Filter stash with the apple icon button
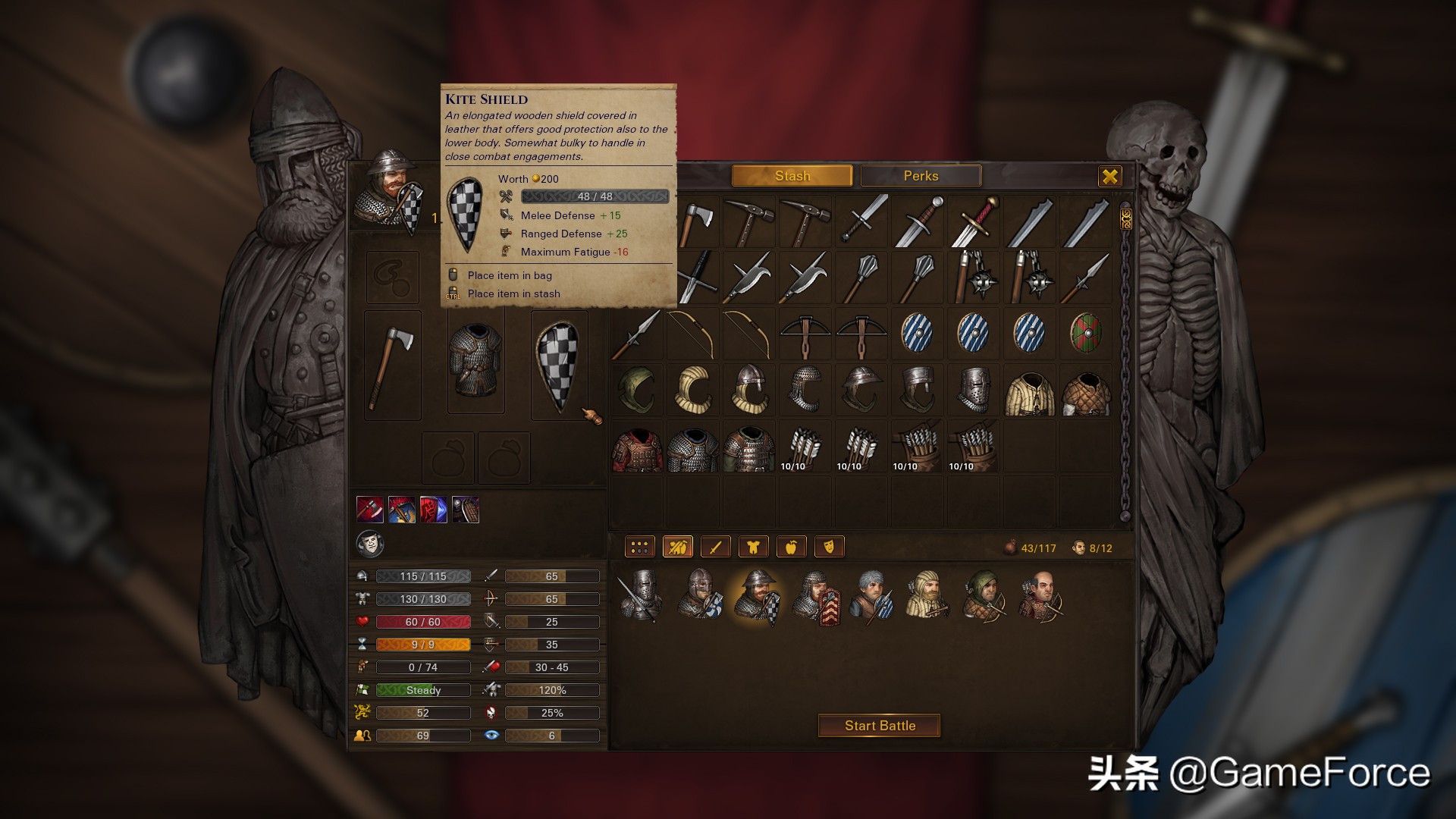Viewport: 1456px width, 819px height. click(791, 547)
